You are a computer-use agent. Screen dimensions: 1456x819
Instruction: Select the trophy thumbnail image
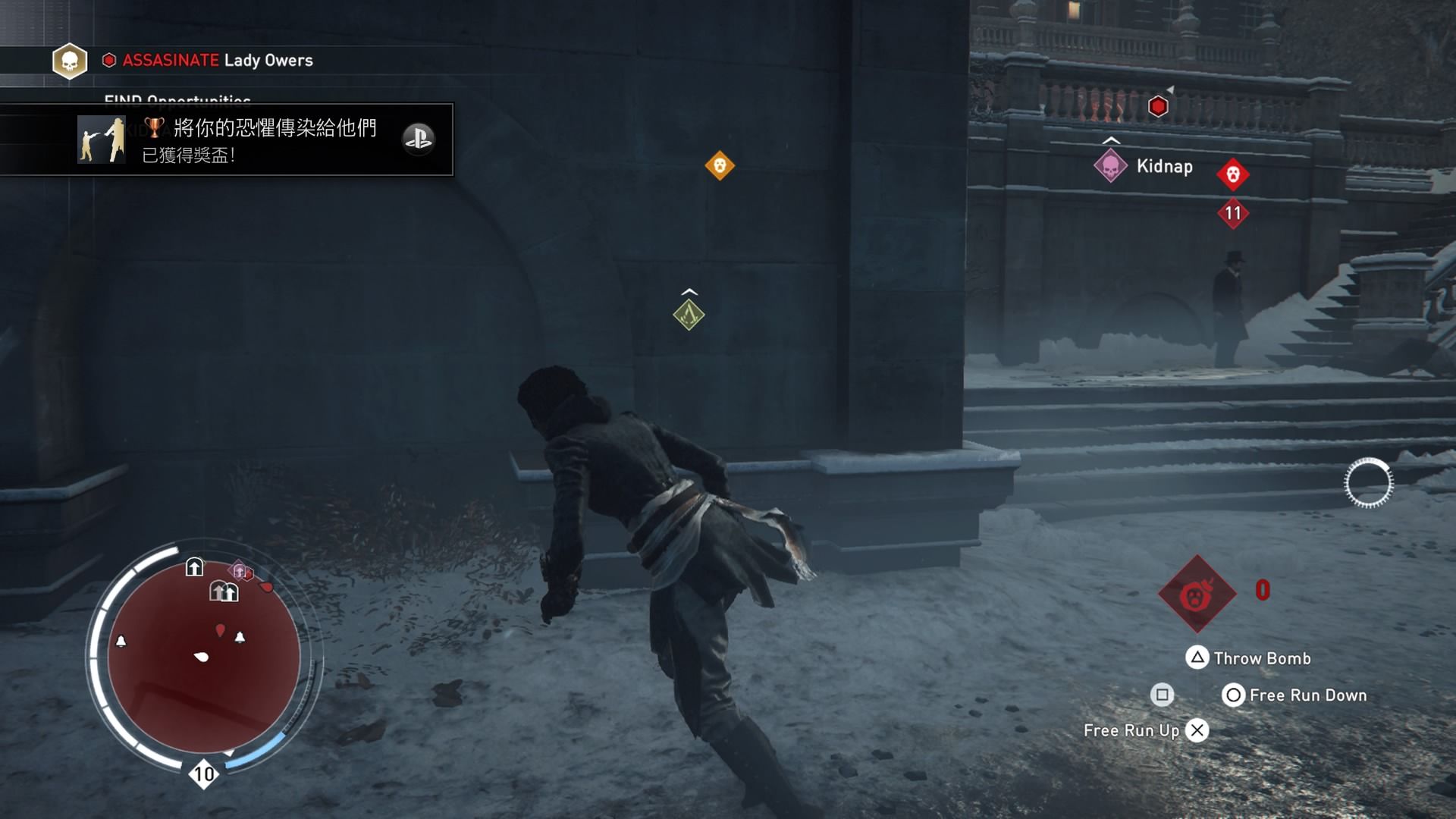[x=101, y=140]
